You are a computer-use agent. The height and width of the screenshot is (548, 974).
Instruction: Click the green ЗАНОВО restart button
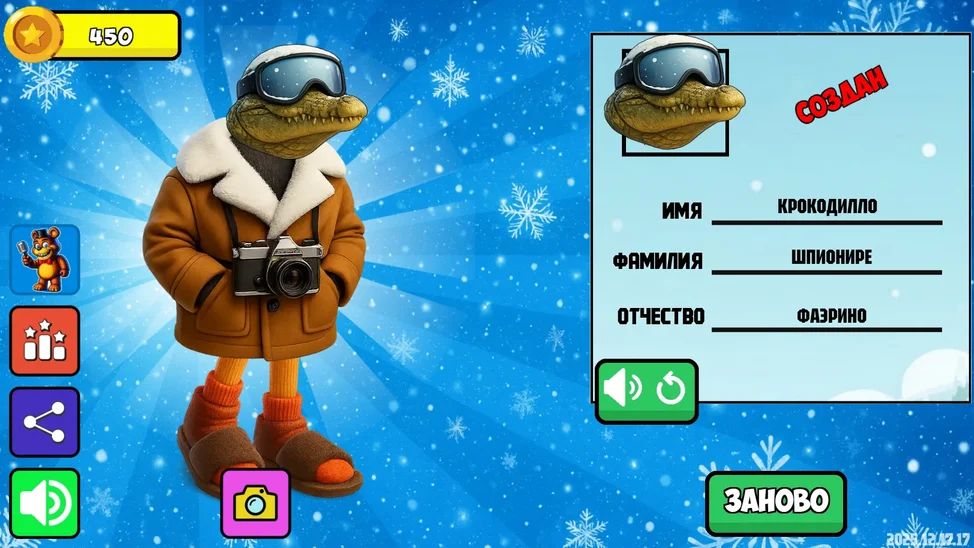coord(775,502)
